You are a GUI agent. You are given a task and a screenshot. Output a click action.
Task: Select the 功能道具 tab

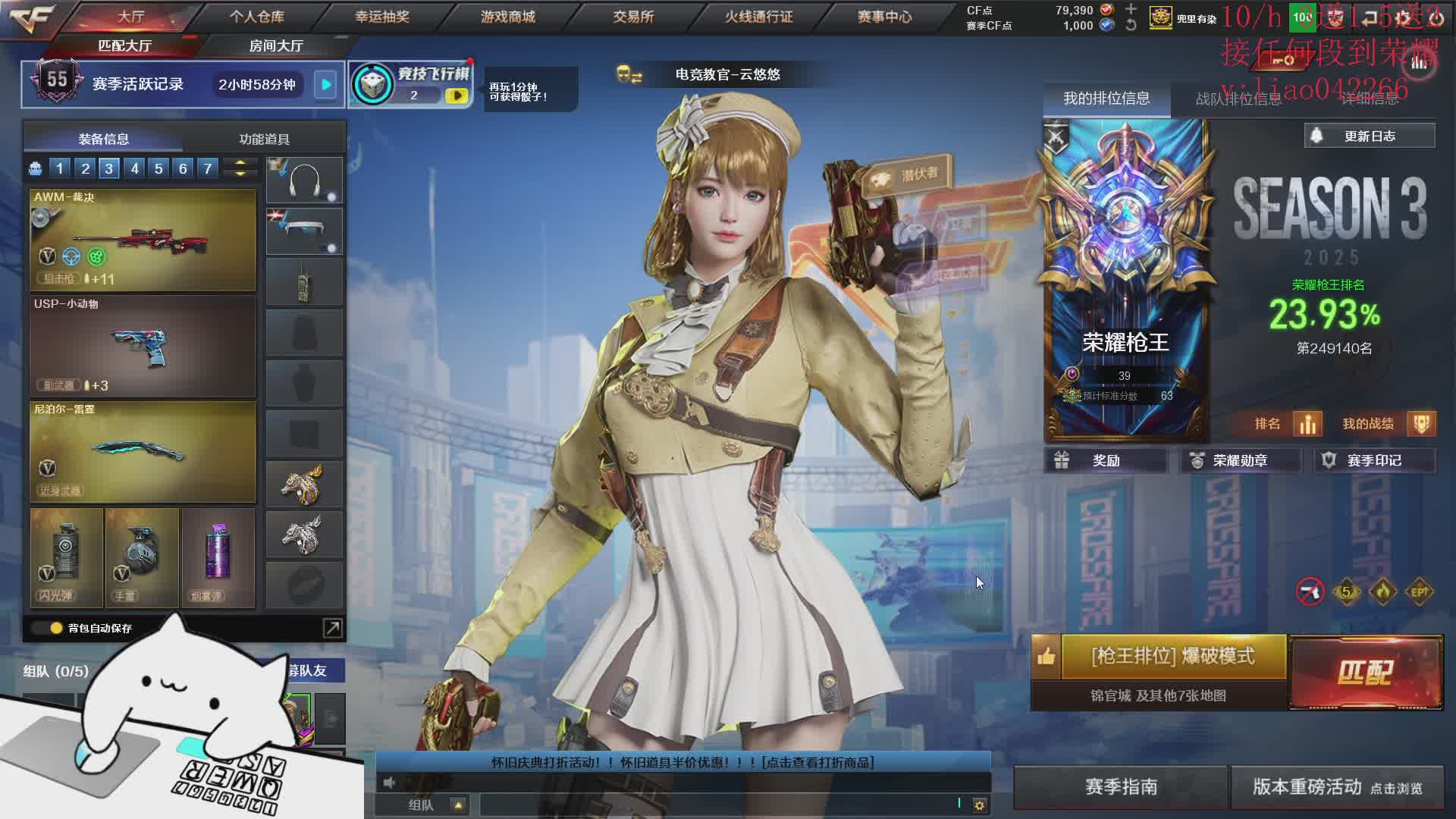[x=264, y=140]
